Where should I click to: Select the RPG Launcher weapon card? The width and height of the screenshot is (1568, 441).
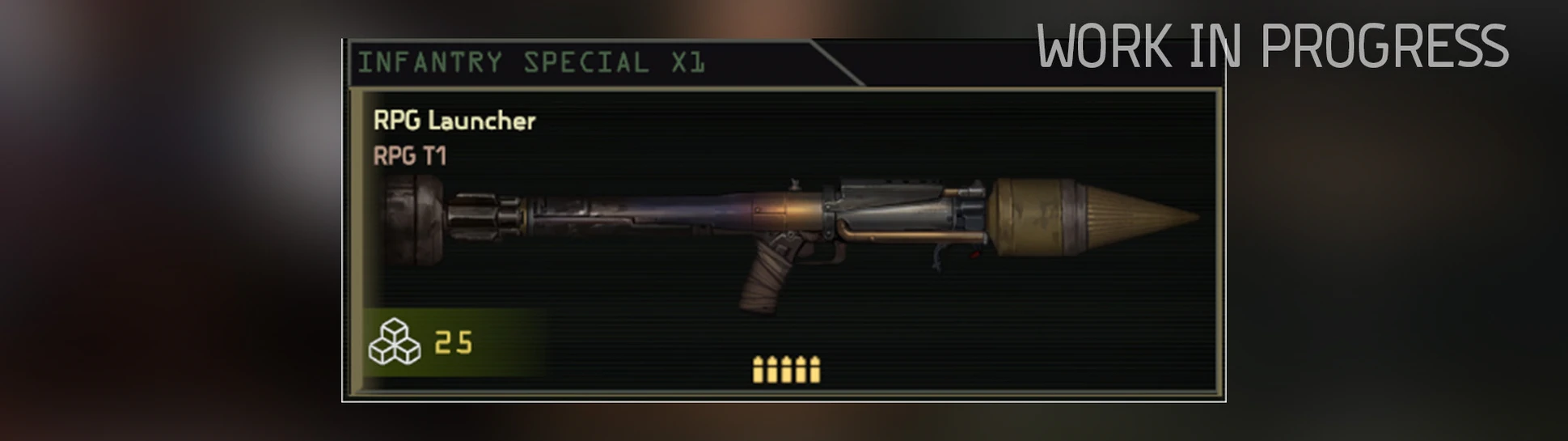784,241
